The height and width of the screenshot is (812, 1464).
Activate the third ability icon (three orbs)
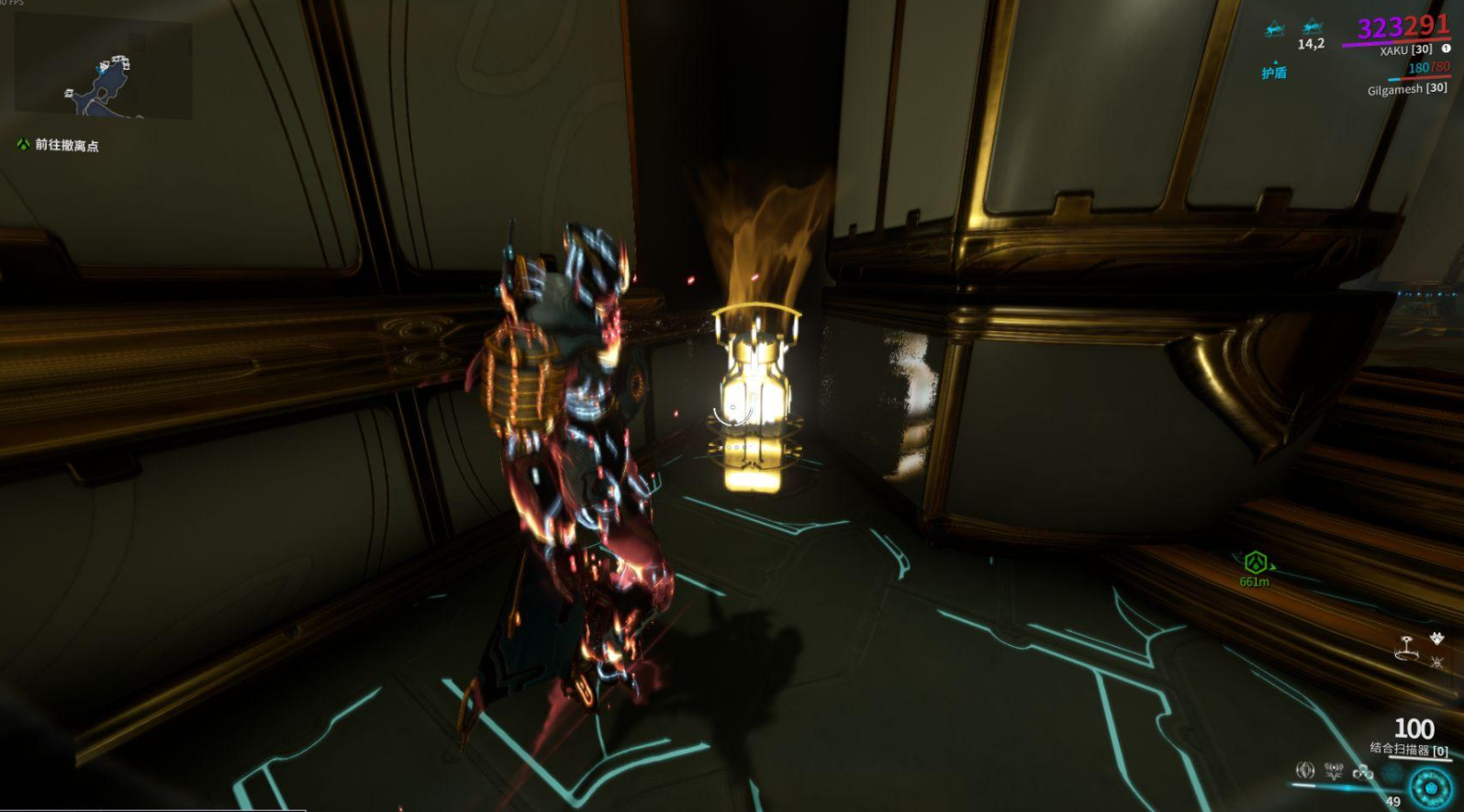click(x=1363, y=772)
